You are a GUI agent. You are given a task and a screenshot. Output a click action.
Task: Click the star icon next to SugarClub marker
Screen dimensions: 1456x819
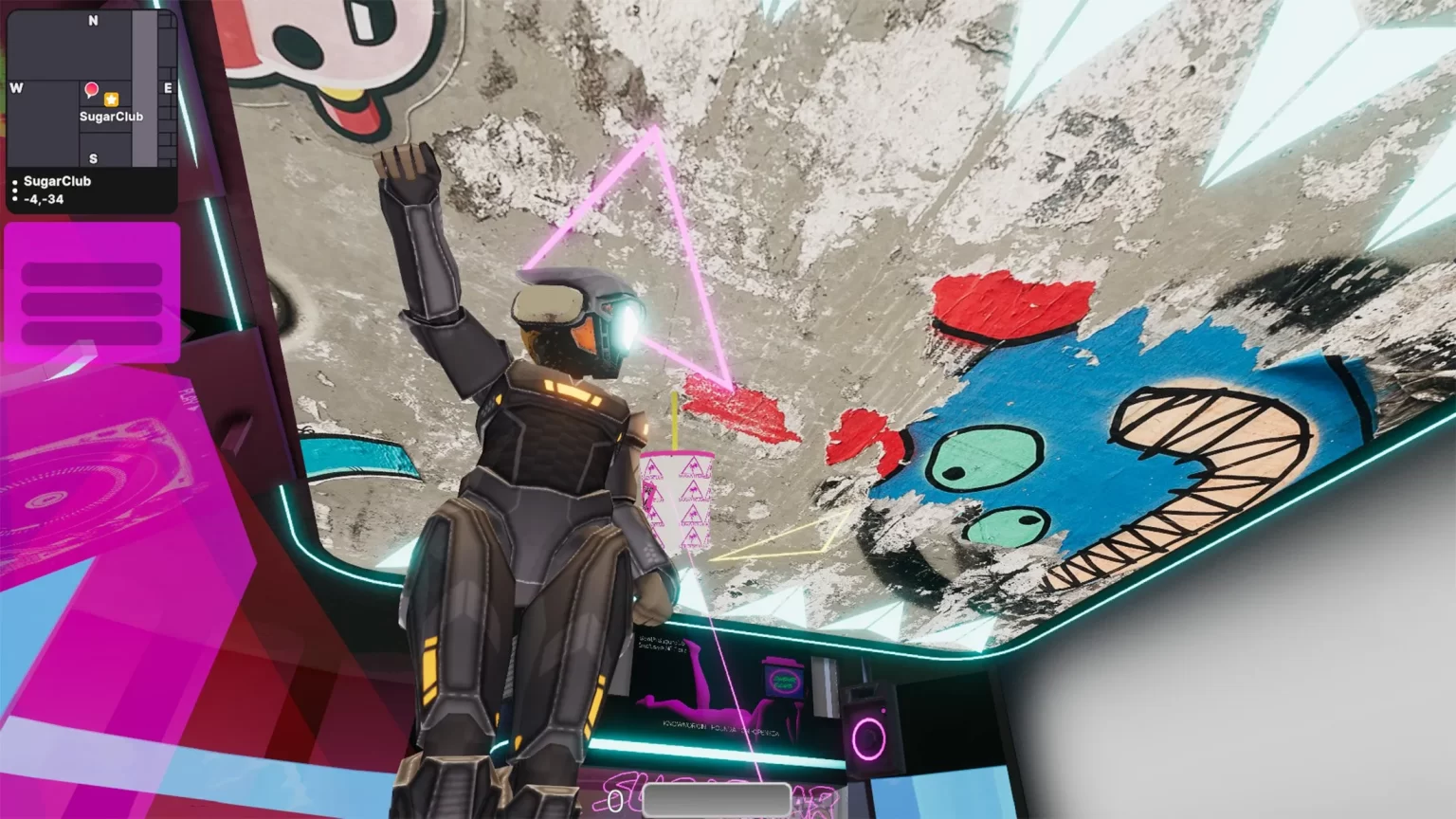pyautogui.click(x=113, y=97)
